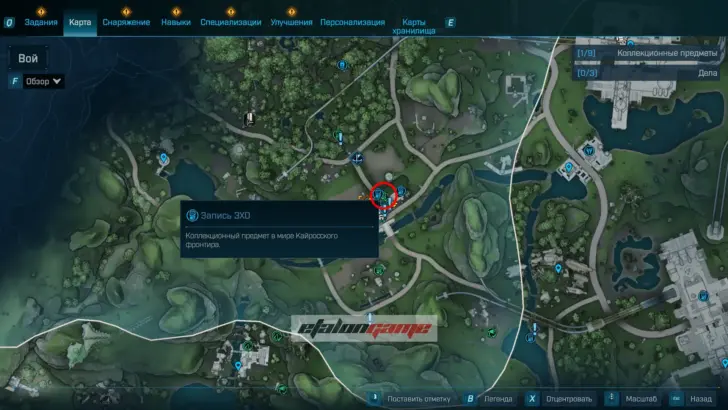728x410 pixels.
Task: Switch to the Карта tab
Action: pyautogui.click(x=81, y=21)
